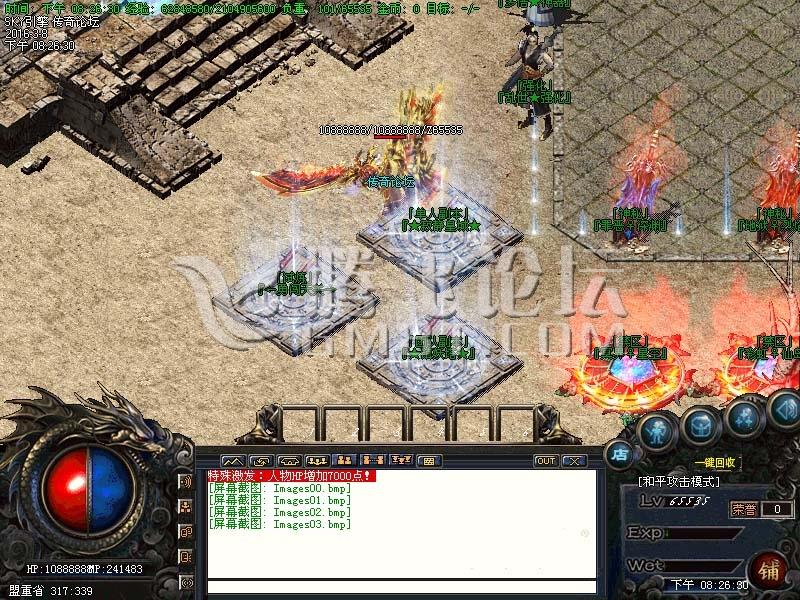800x600 pixels.
Task: Open the bag chest icon
Action: [700, 427]
